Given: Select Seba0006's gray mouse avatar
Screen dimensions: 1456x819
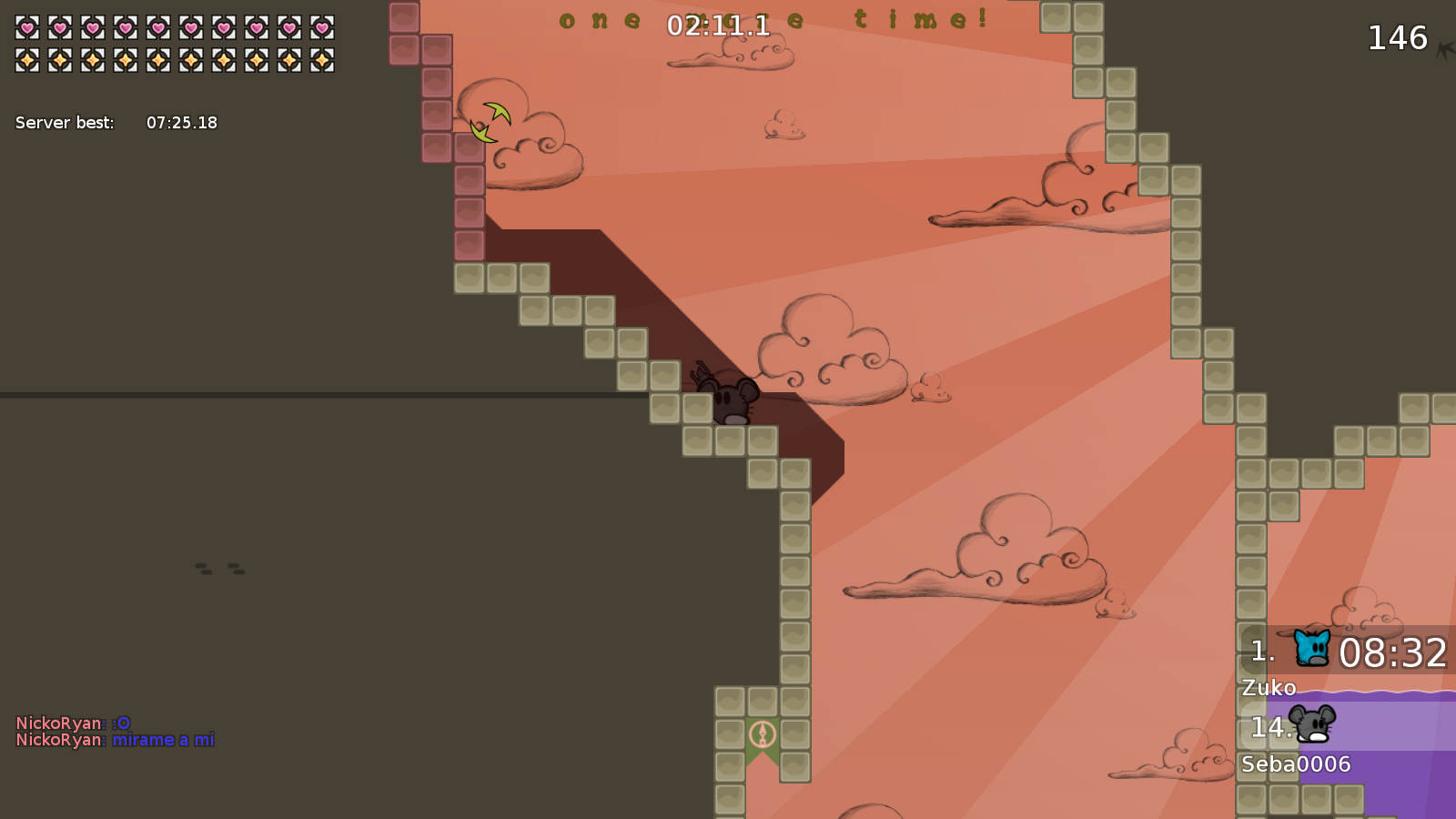Looking at the screenshot, I should 1314,725.
